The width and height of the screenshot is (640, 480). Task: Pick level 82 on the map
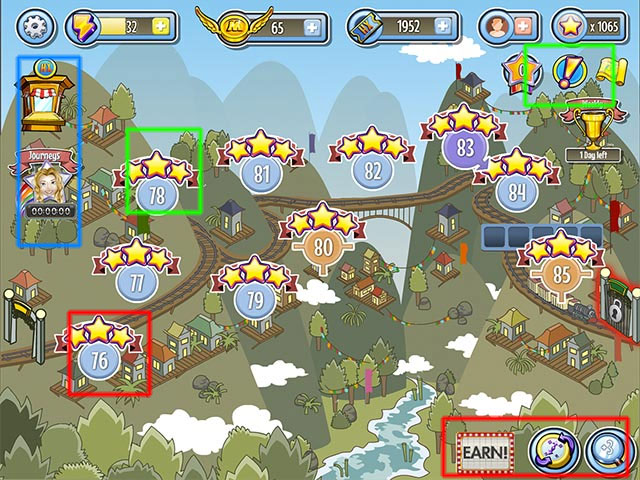[x=372, y=170]
